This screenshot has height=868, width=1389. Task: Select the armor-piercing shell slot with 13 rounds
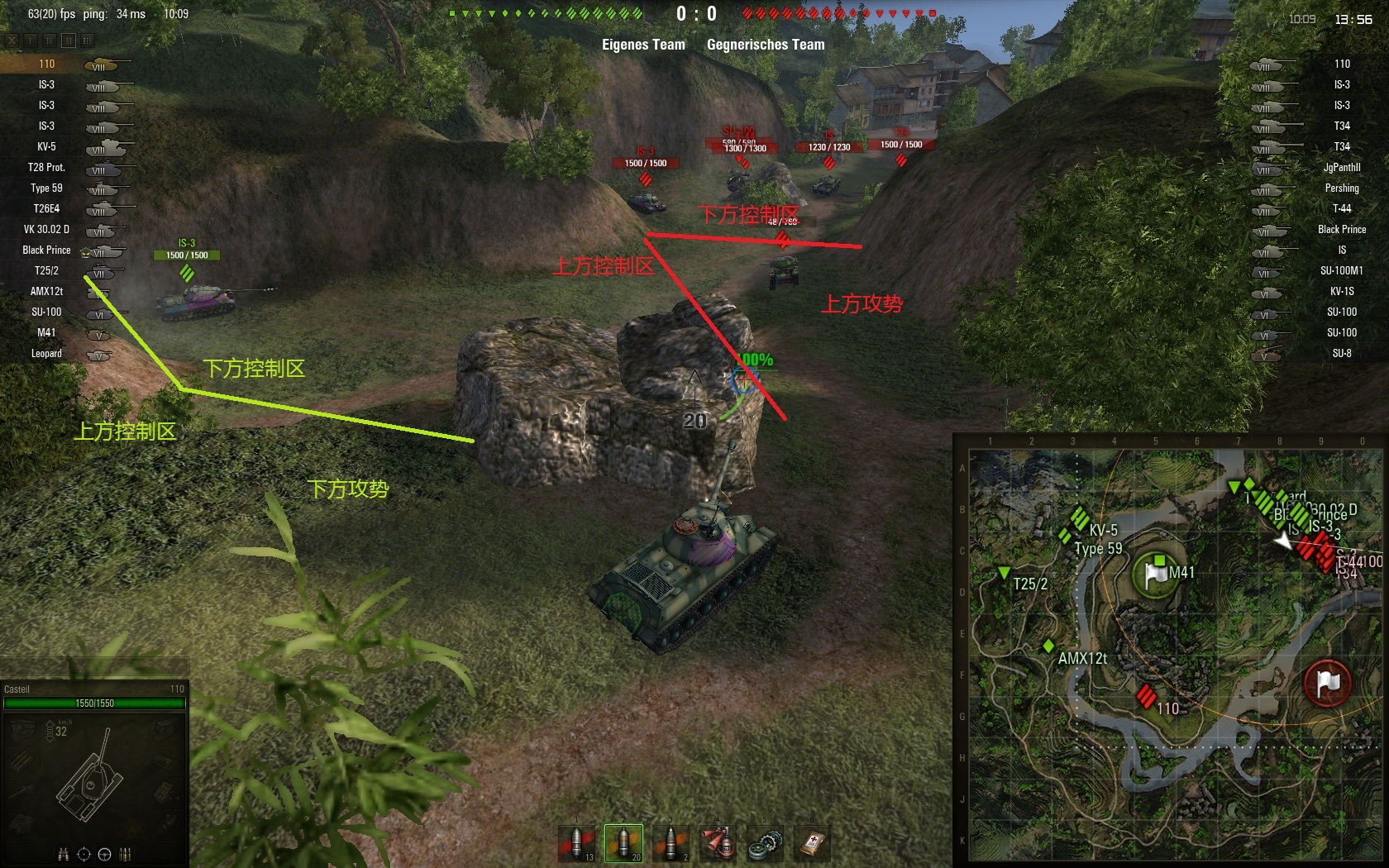(x=577, y=842)
